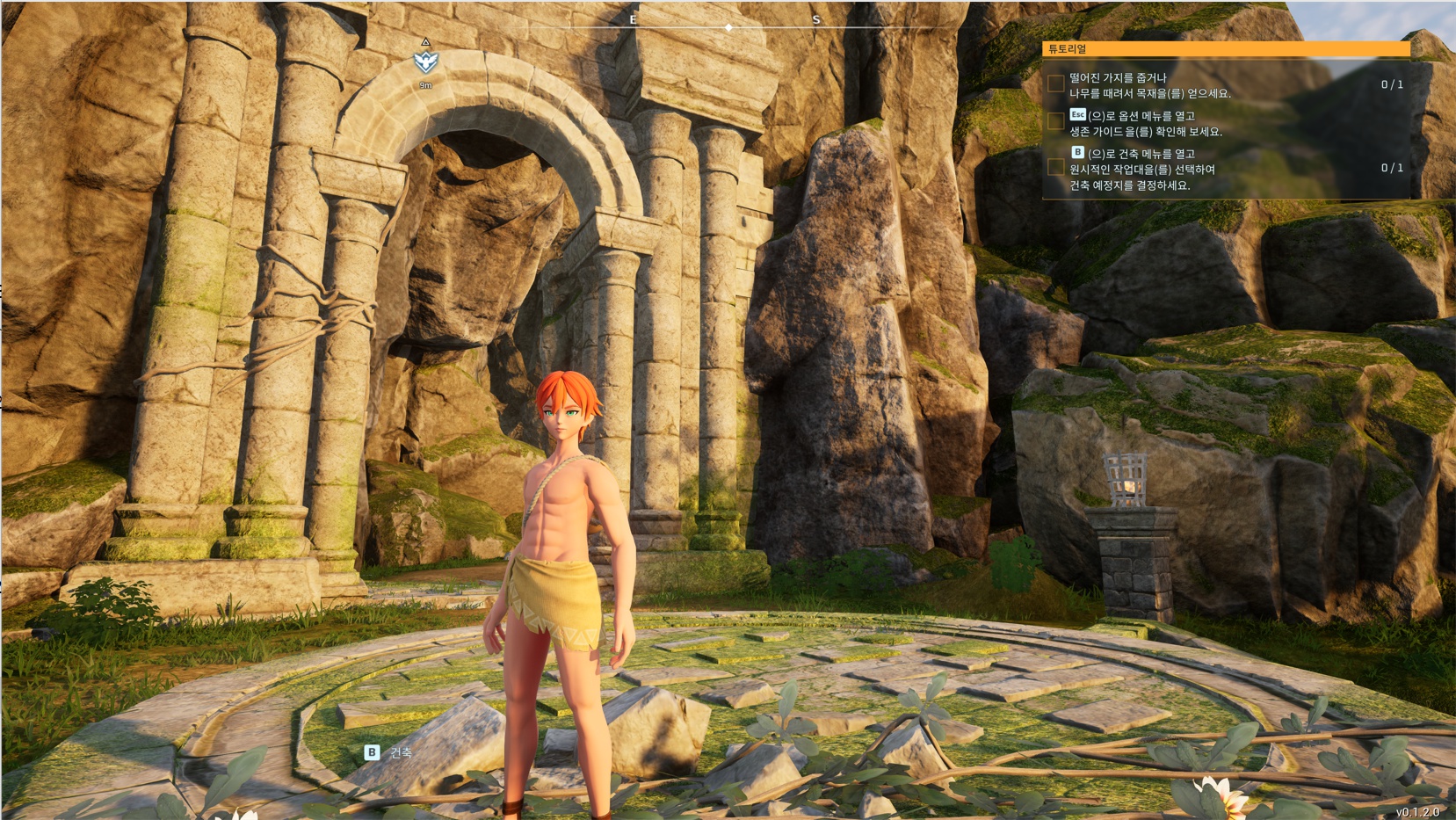Click the winged waypoint marker showing 9m
This screenshot has width=1456, height=820.
click(426, 61)
